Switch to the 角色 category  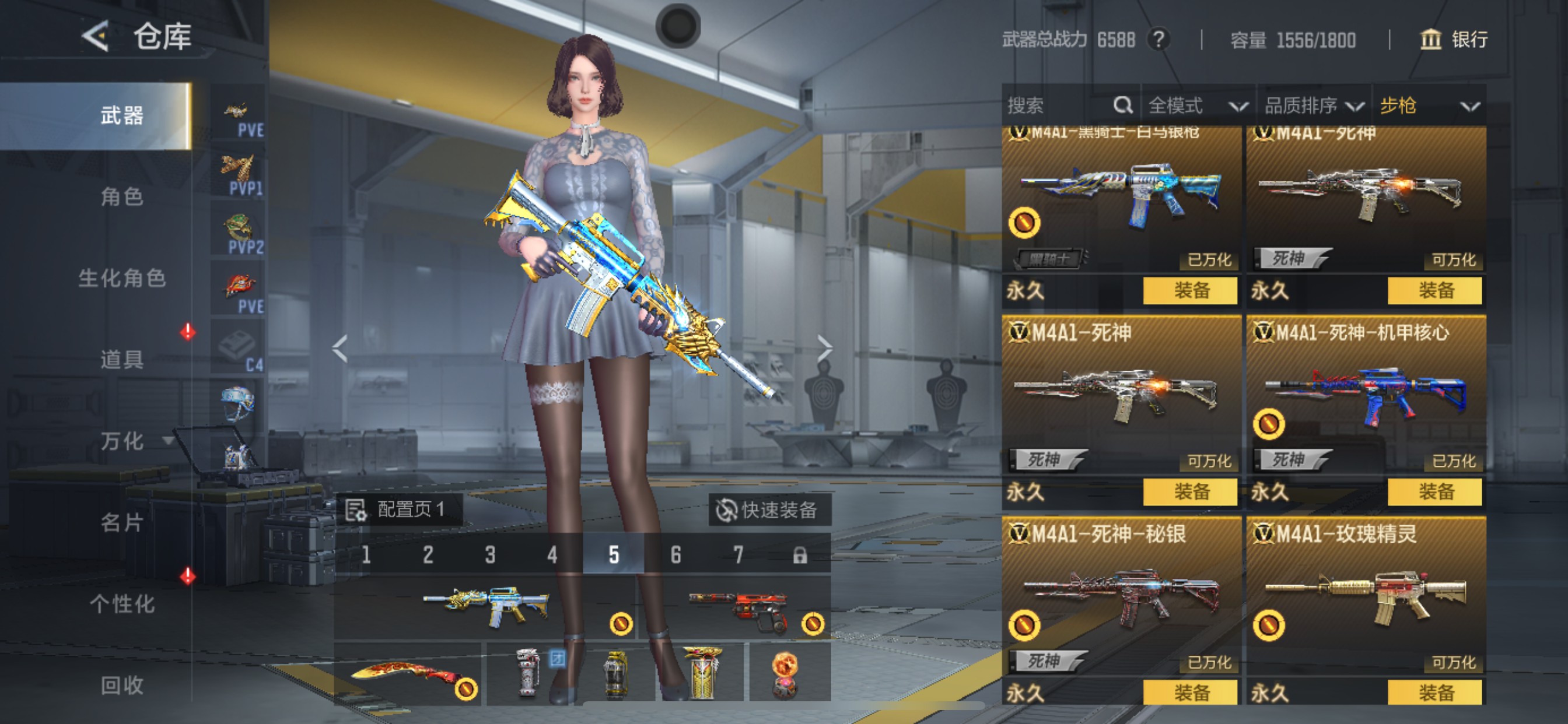122,196
